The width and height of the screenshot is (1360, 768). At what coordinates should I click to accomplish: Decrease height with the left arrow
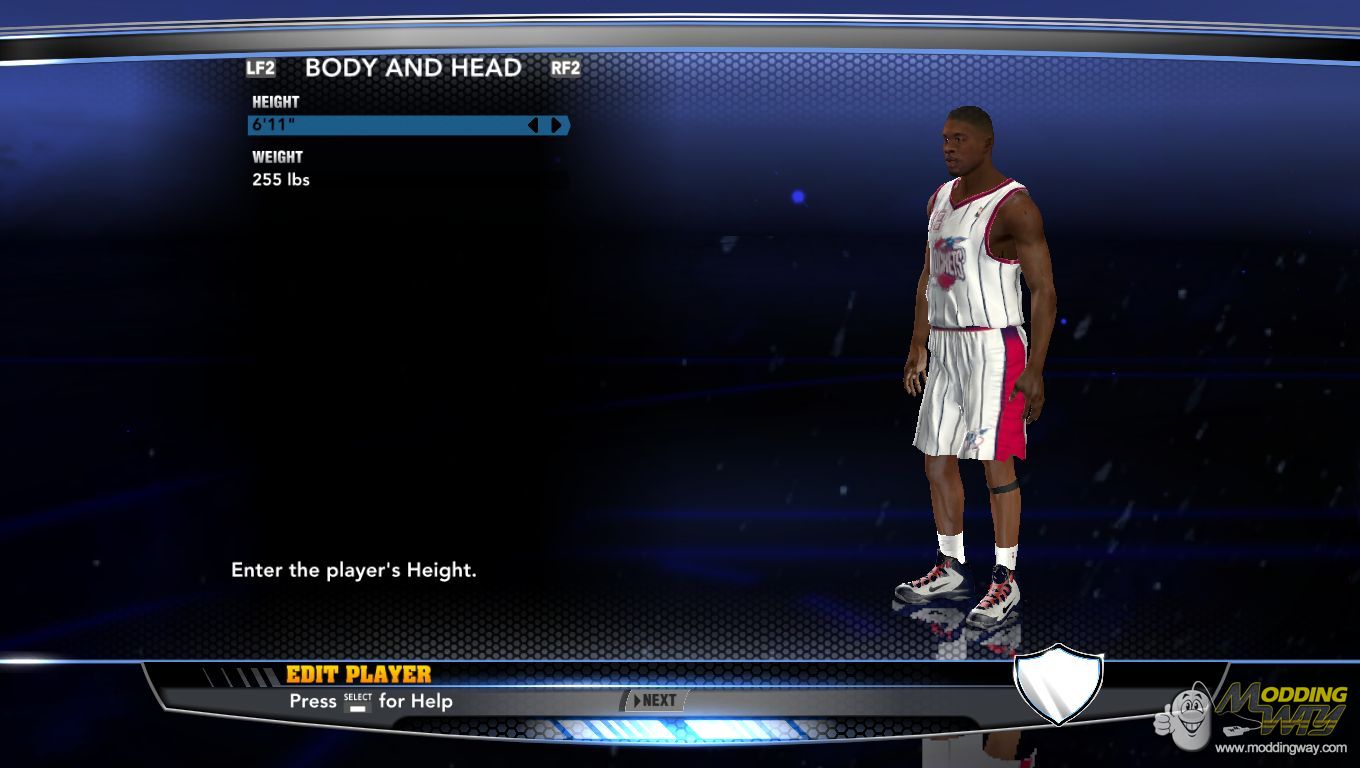[533, 125]
